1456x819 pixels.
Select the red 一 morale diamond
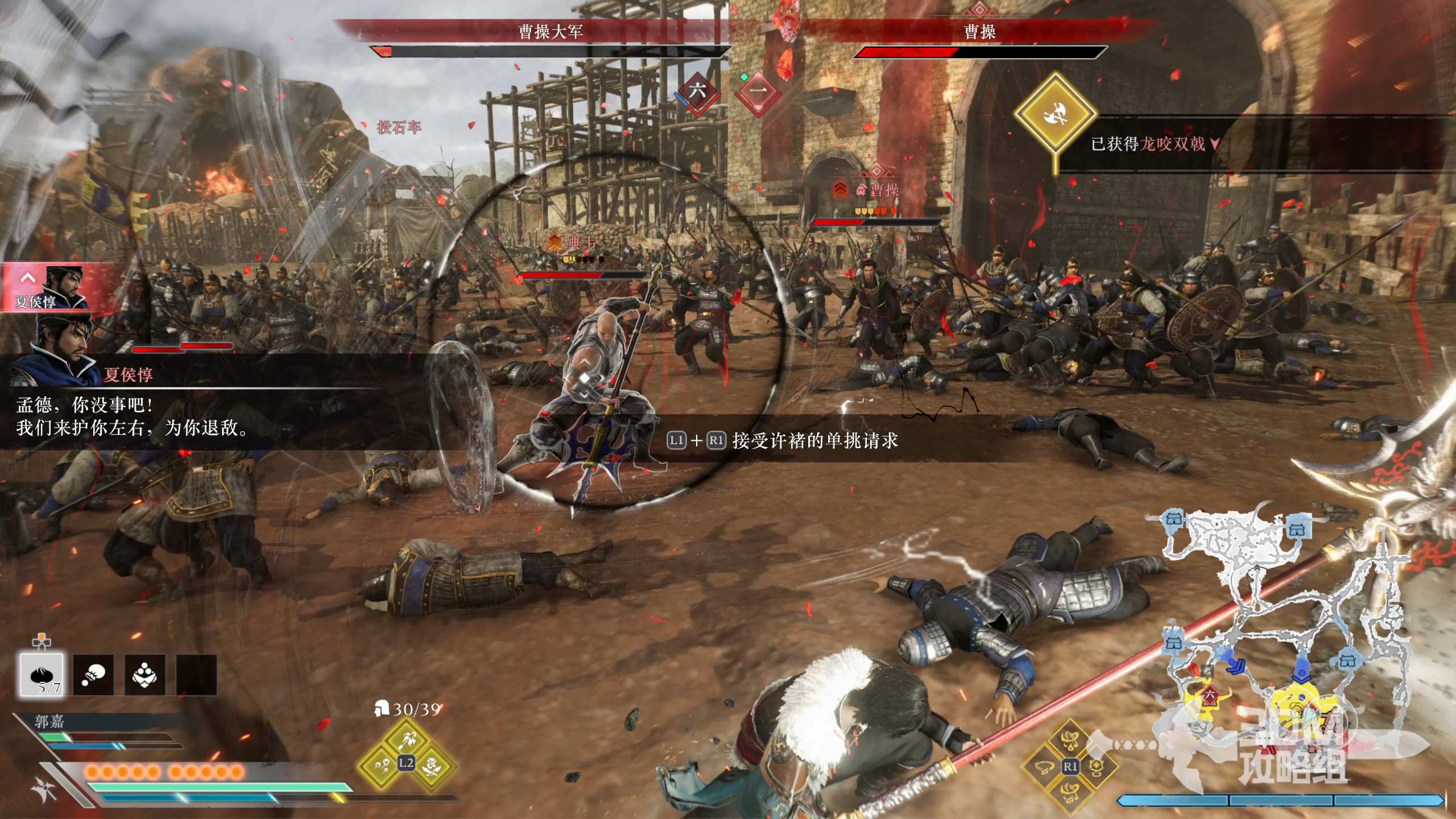click(759, 91)
